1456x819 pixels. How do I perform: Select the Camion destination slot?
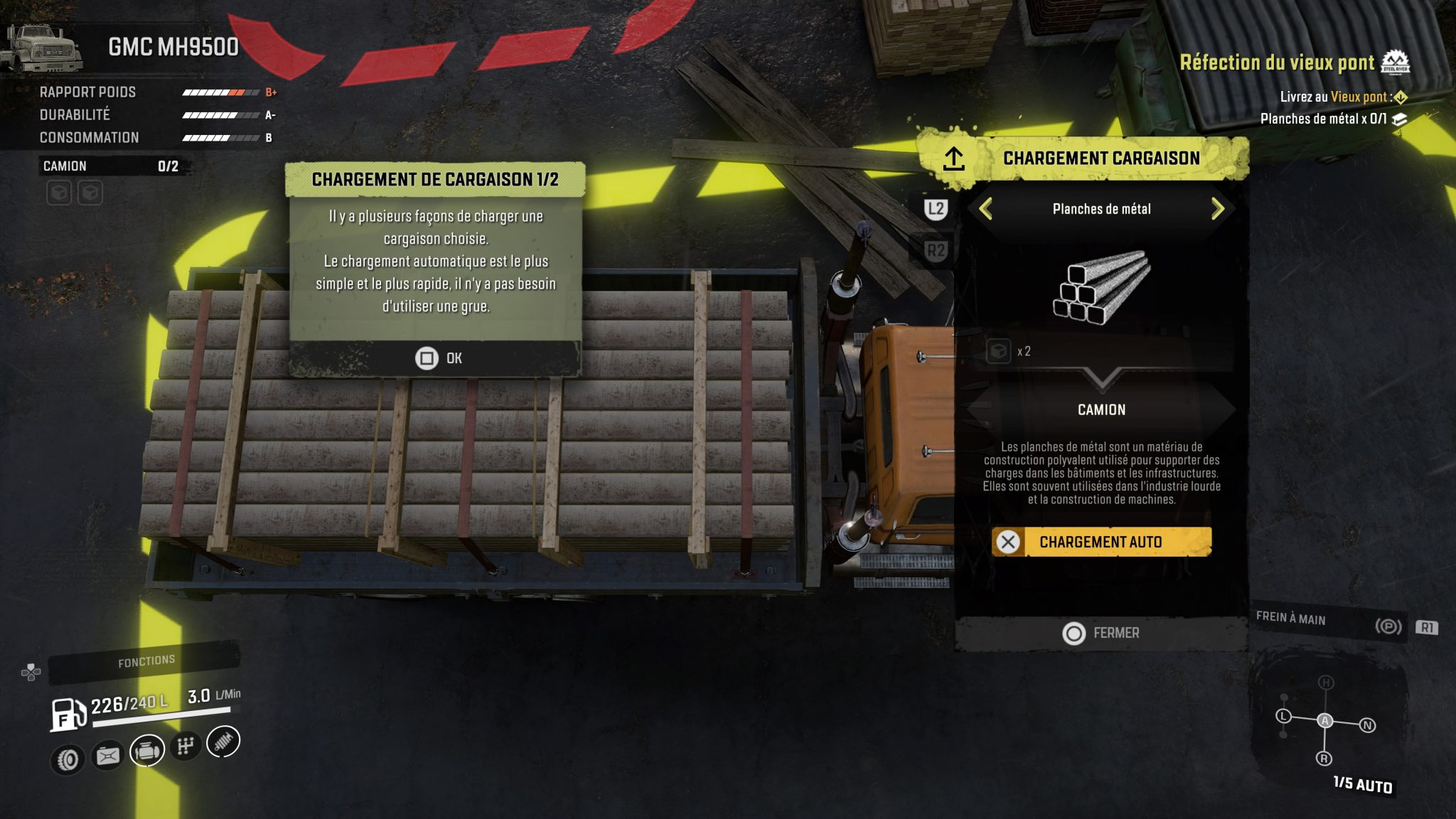coord(1101,409)
